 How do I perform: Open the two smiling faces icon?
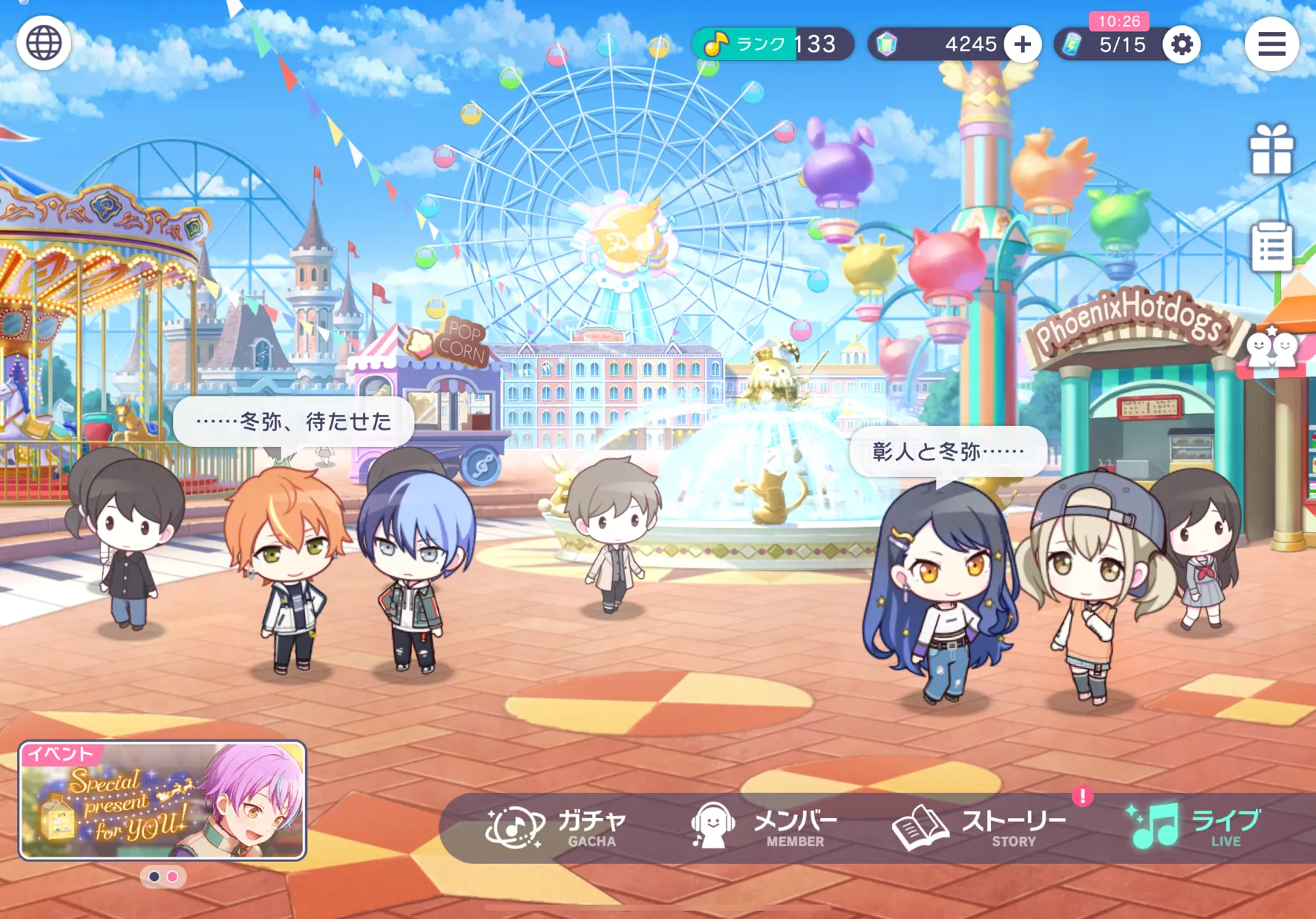tap(1271, 347)
